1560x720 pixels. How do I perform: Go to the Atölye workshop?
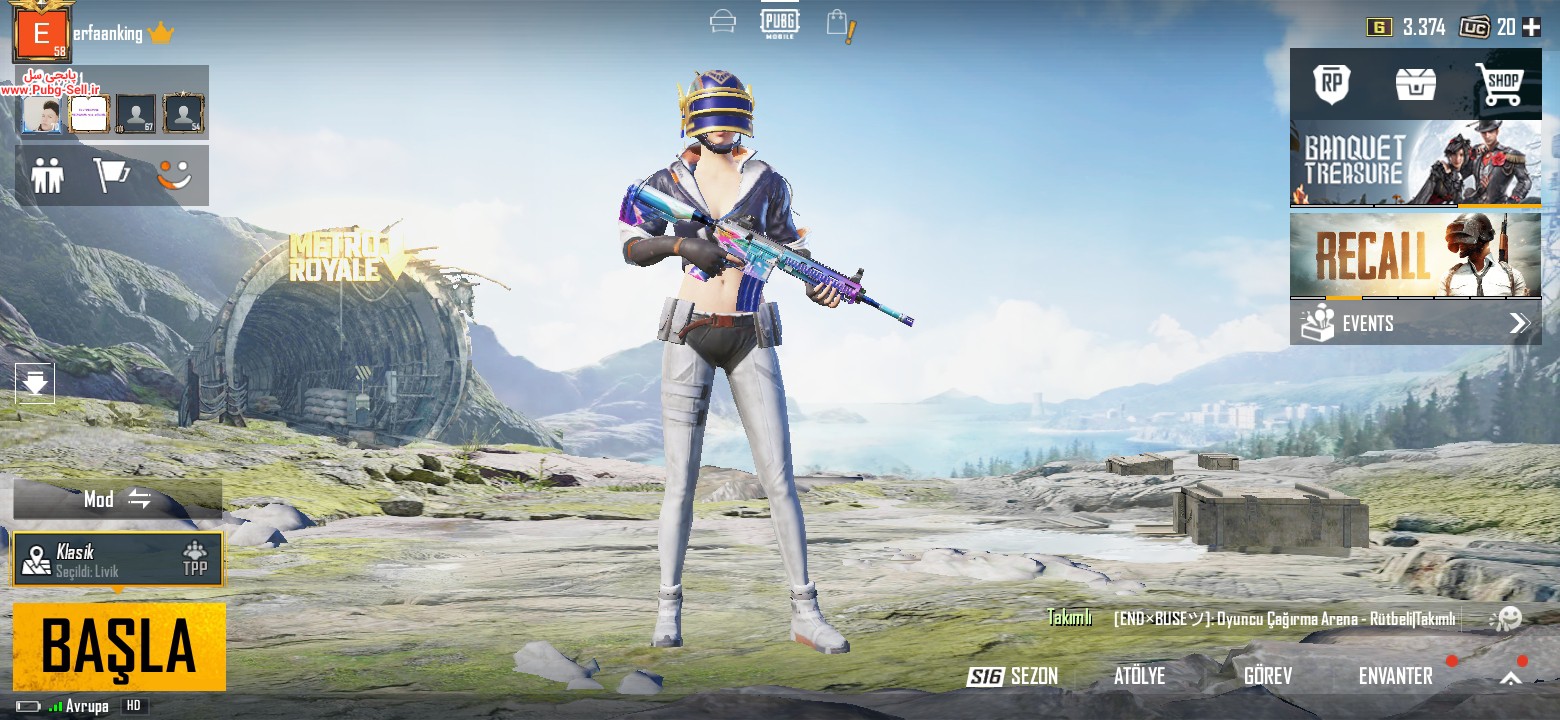pos(1139,677)
